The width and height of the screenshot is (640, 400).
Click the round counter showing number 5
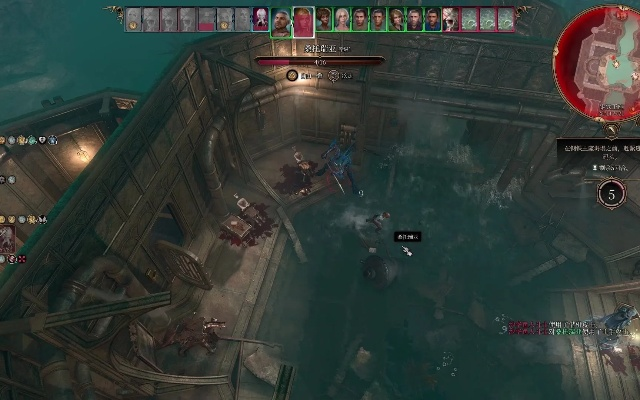coord(612,193)
